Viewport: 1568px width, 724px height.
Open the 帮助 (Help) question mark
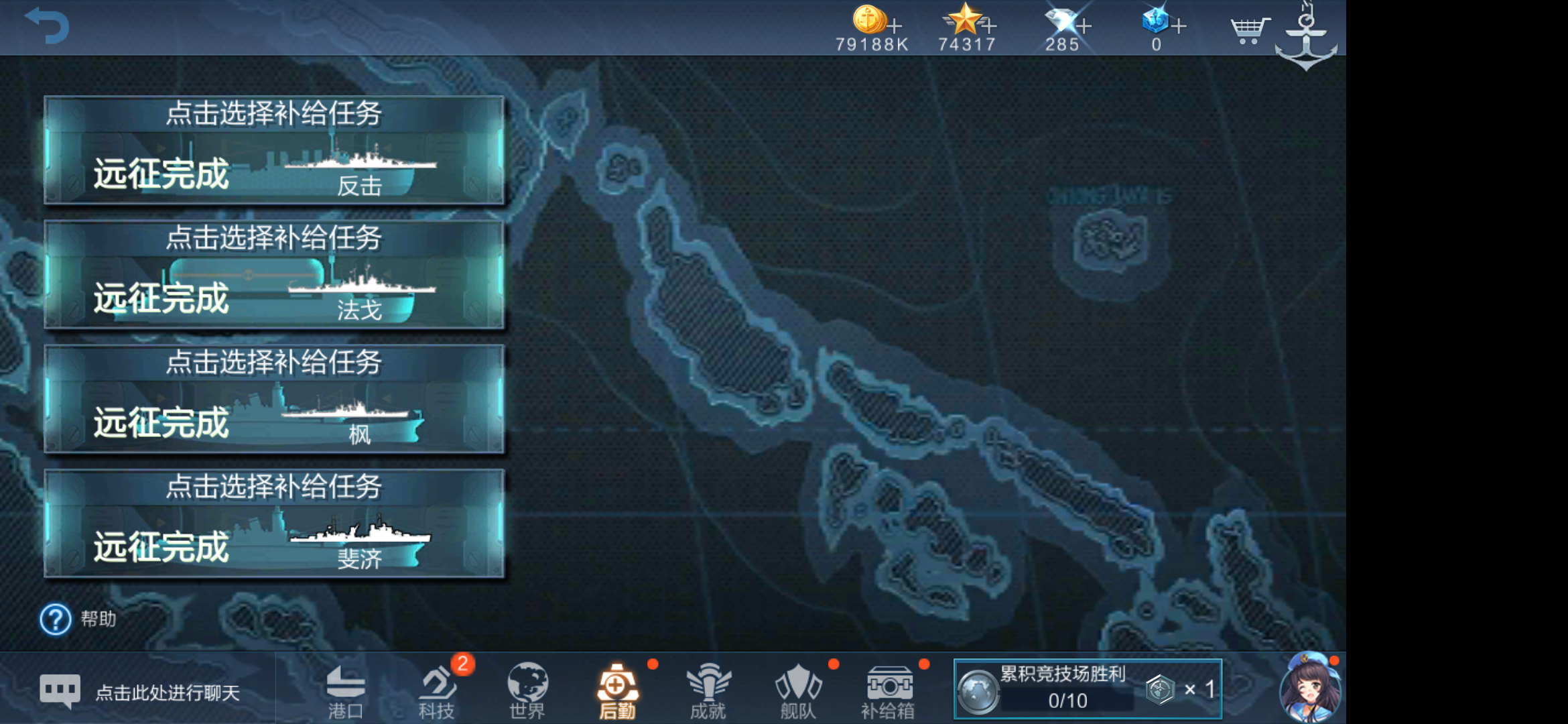point(55,620)
